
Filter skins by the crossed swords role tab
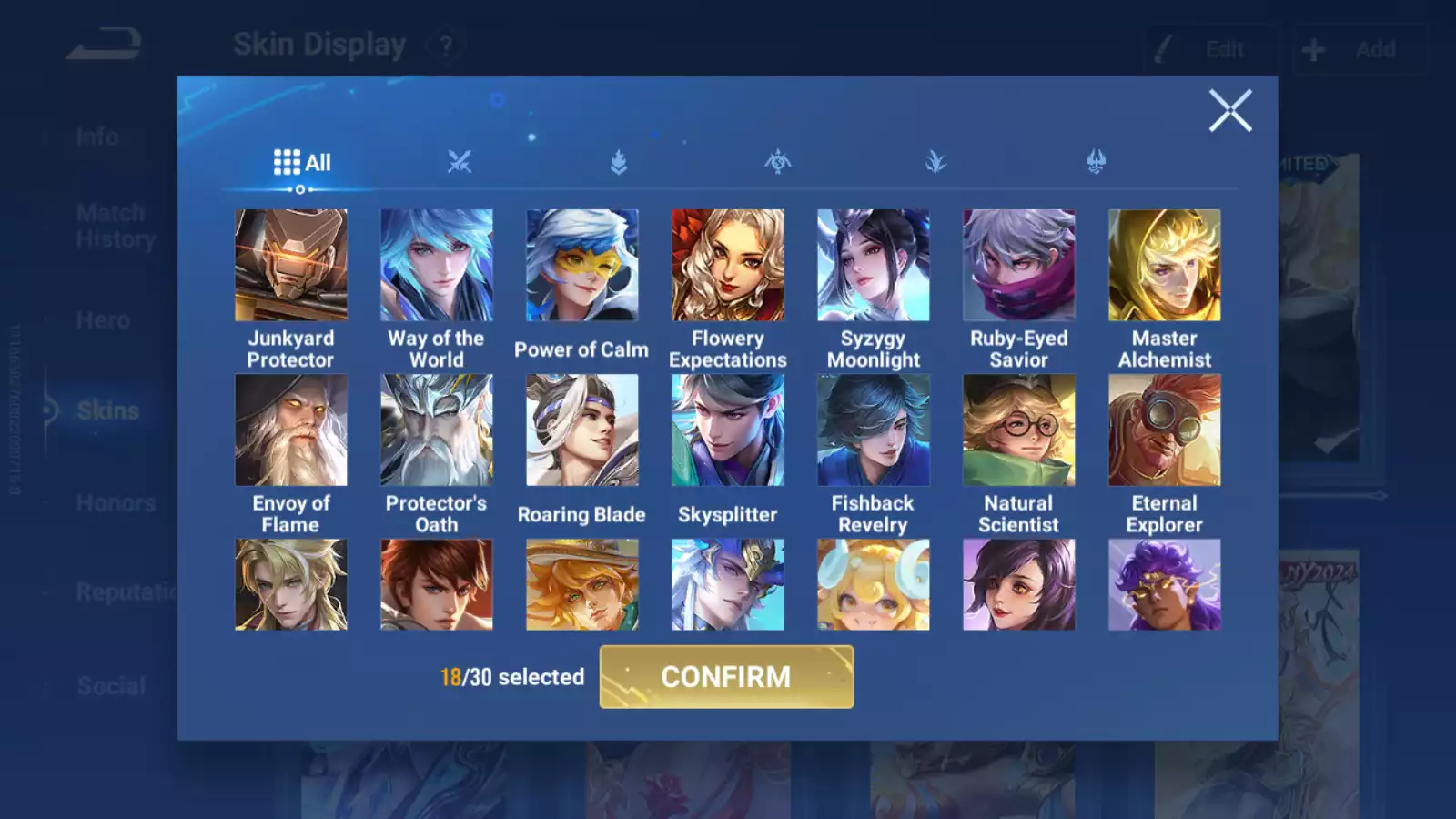(460, 163)
